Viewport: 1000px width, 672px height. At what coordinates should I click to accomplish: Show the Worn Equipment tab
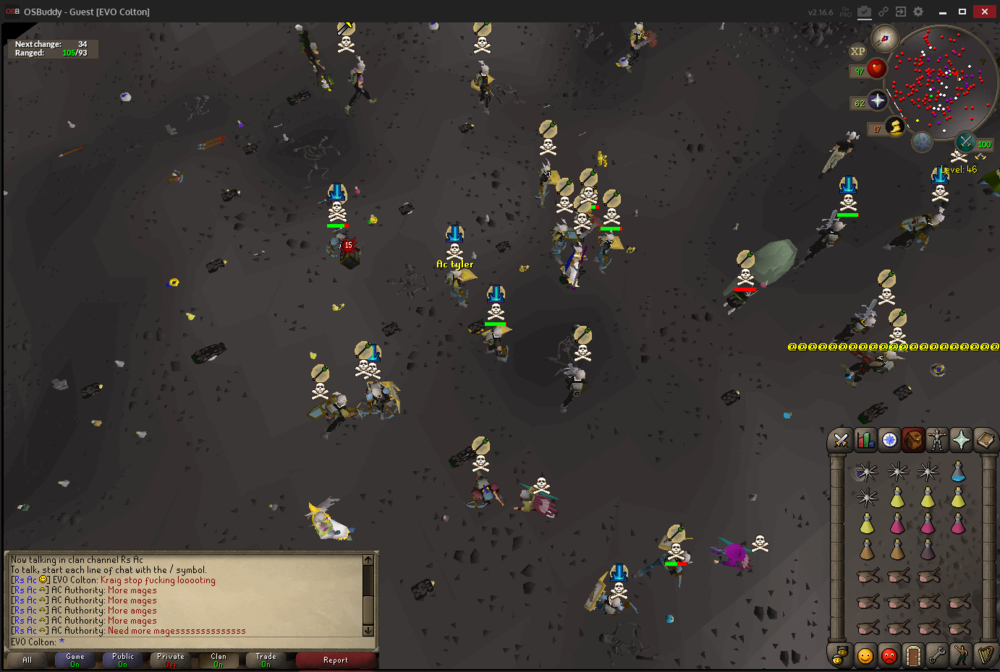[x=937, y=439]
